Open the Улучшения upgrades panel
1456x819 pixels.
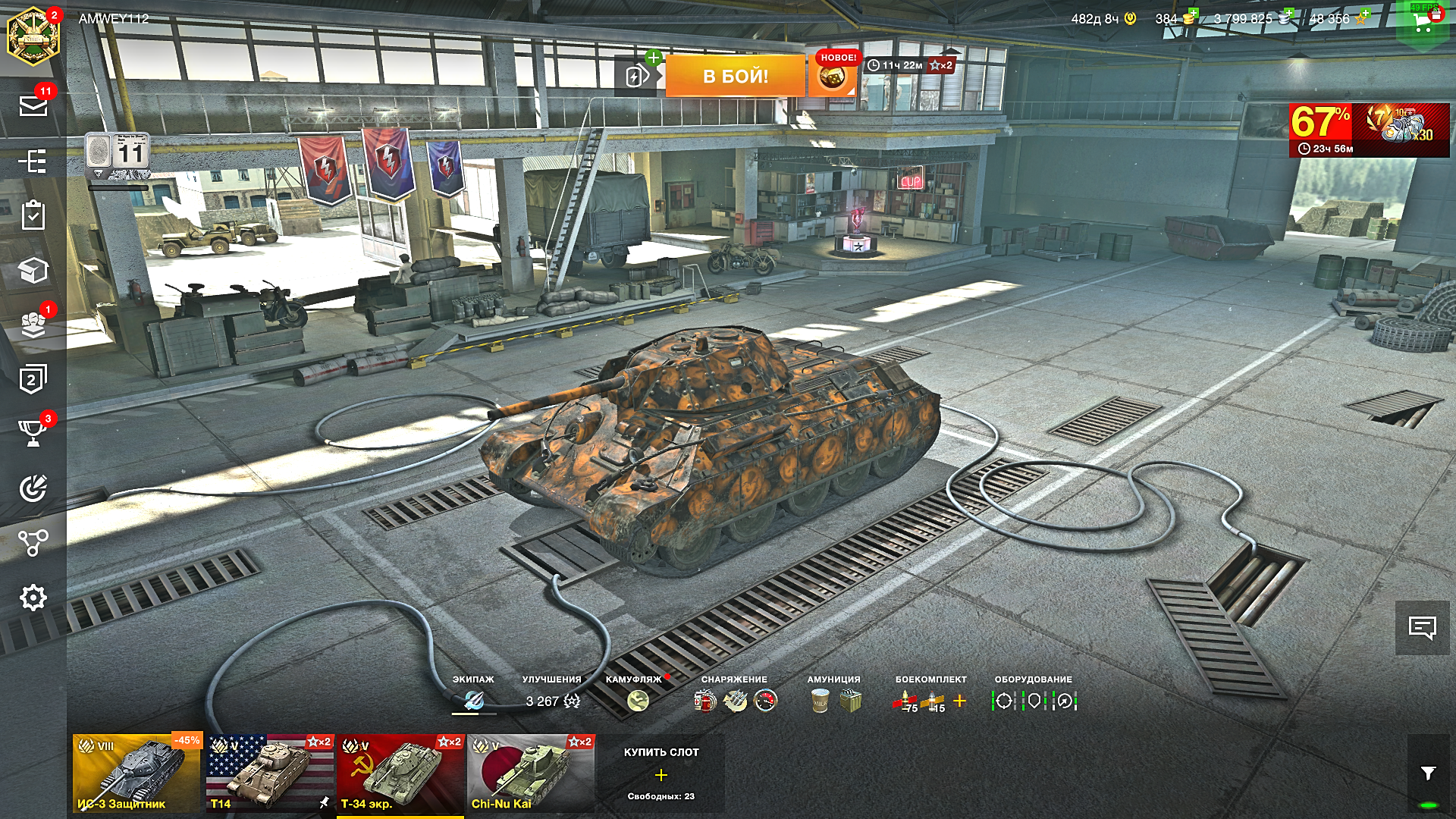(x=552, y=701)
